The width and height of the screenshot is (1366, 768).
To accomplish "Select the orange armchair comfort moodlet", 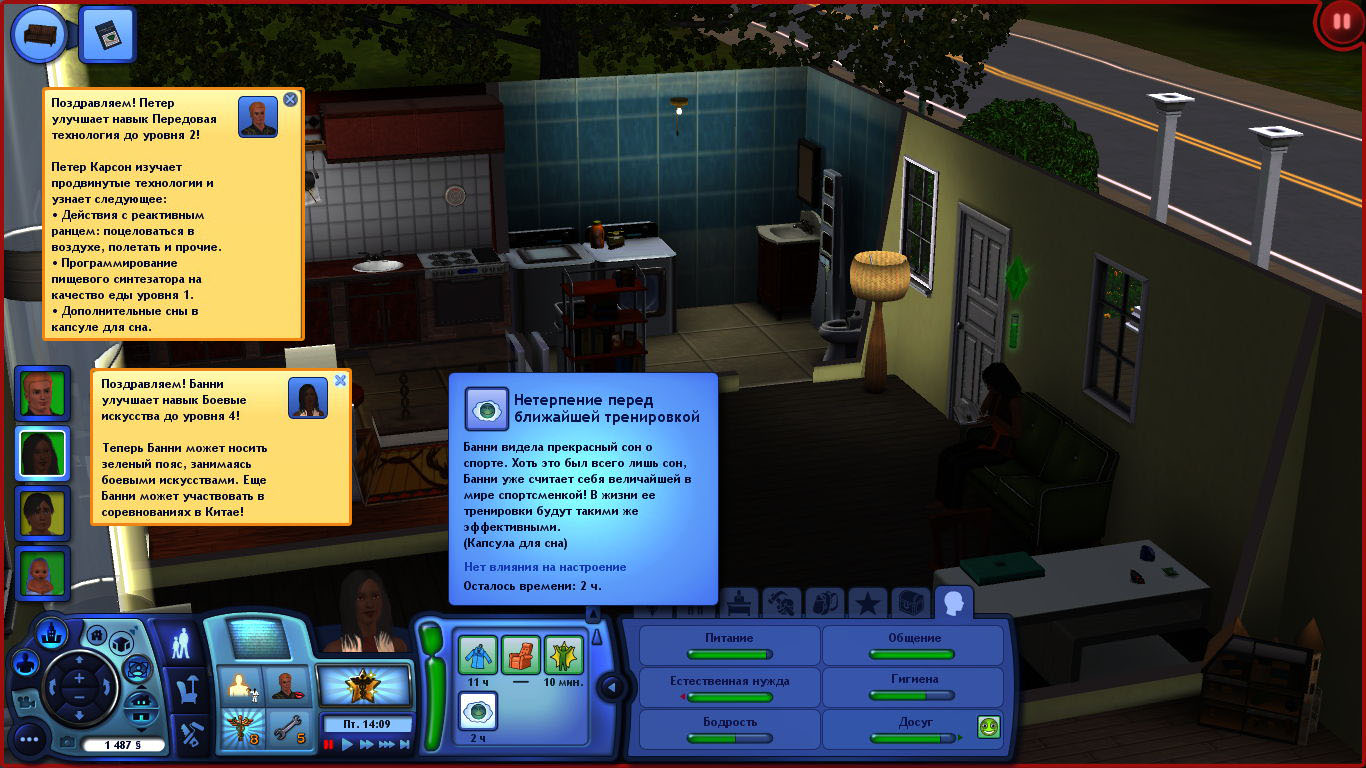I will [x=520, y=655].
